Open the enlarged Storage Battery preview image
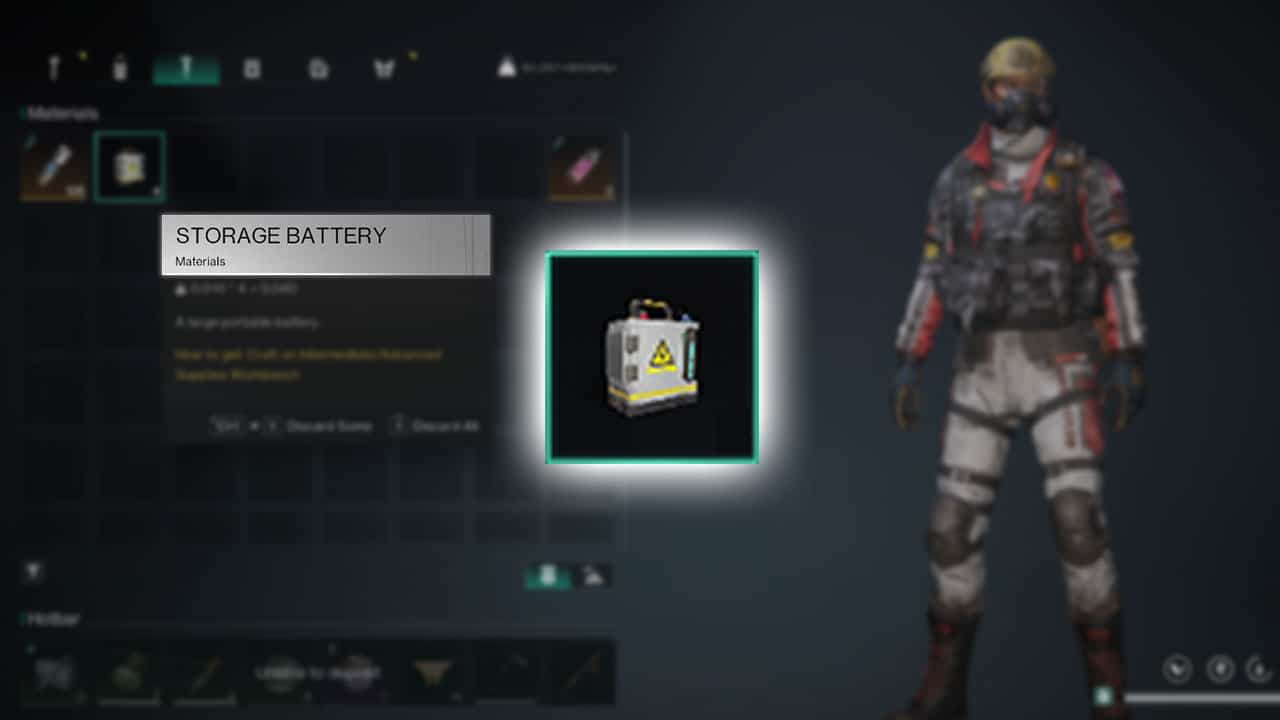The image size is (1280, 720). pyautogui.click(x=650, y=357)
